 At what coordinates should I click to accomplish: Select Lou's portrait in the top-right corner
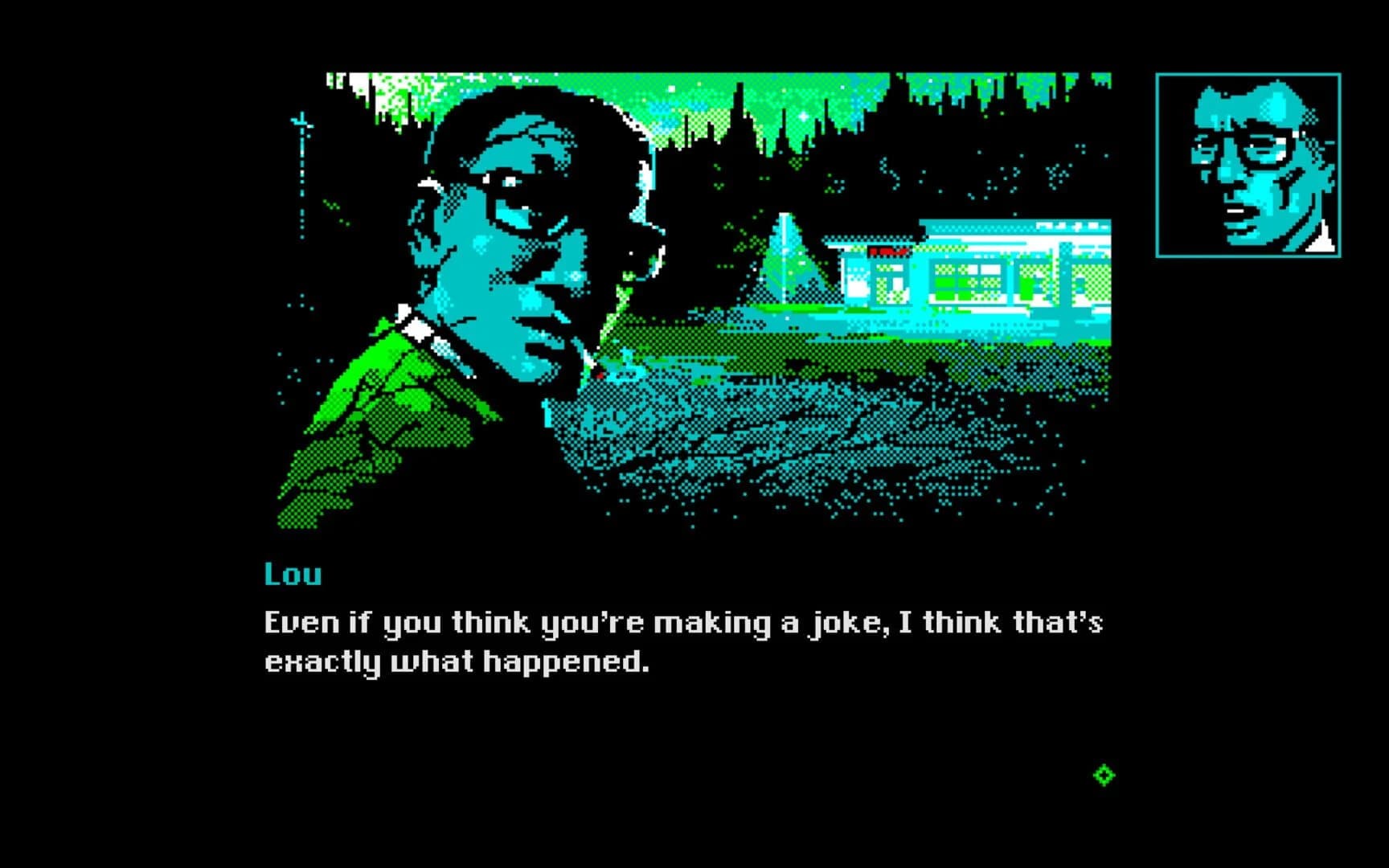1248,165
